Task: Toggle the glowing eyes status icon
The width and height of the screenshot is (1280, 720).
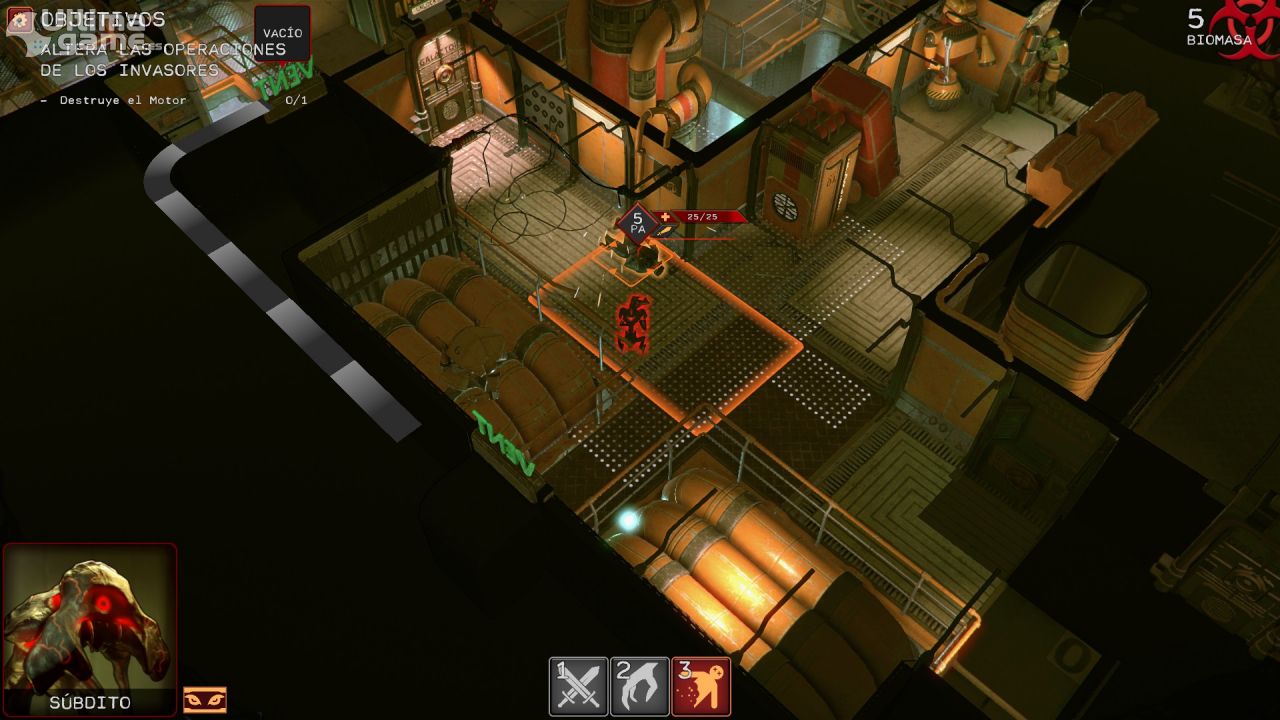Action: [x=205, y=700]
